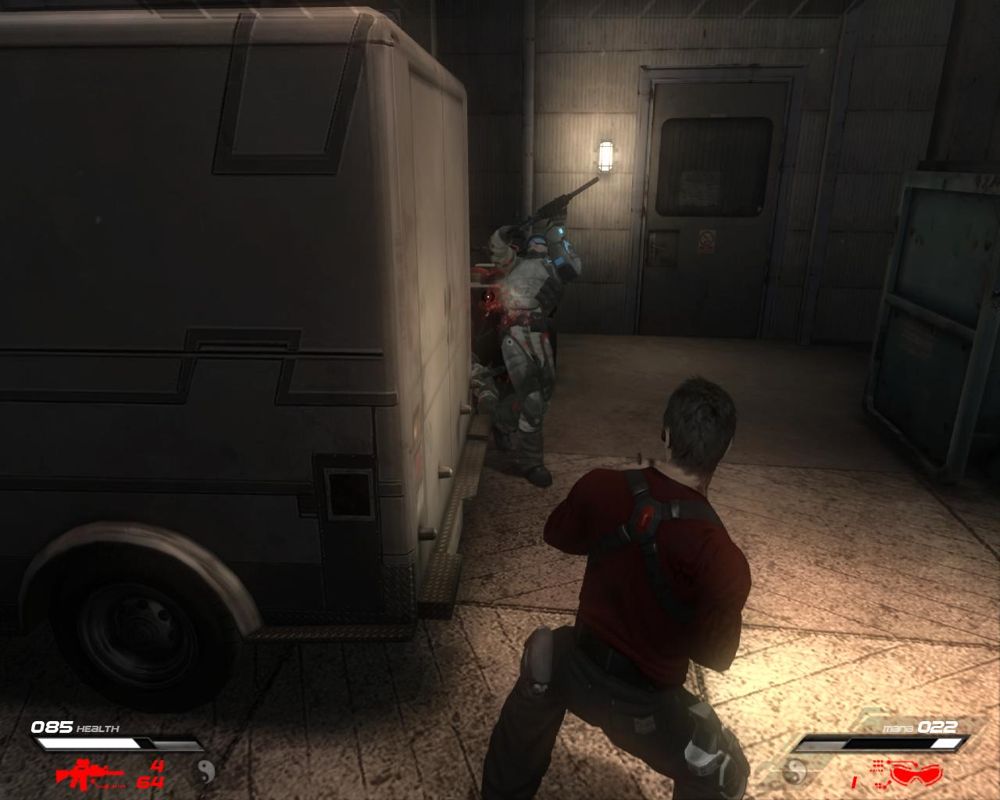
Task: Select the red assault rifle weapon icon
Action: tap(89, 773)
